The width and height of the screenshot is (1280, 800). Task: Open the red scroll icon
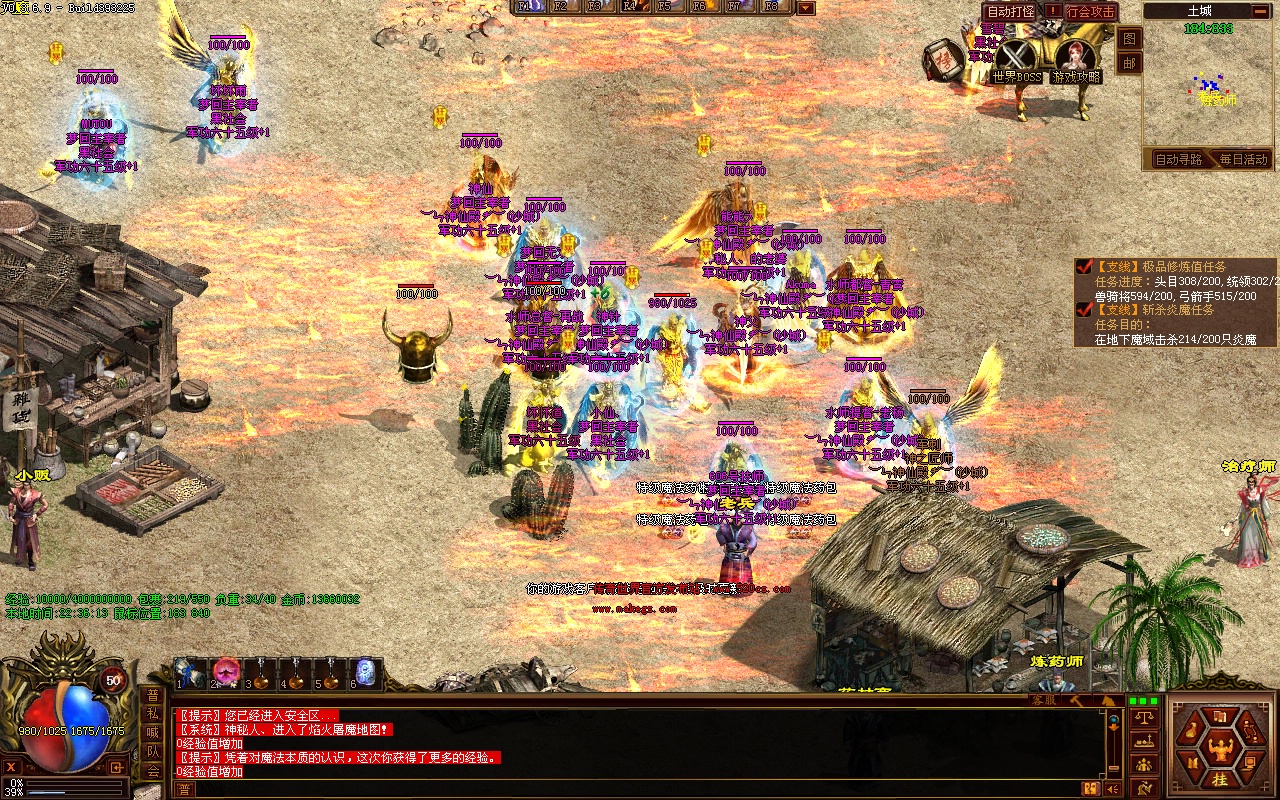943,60
